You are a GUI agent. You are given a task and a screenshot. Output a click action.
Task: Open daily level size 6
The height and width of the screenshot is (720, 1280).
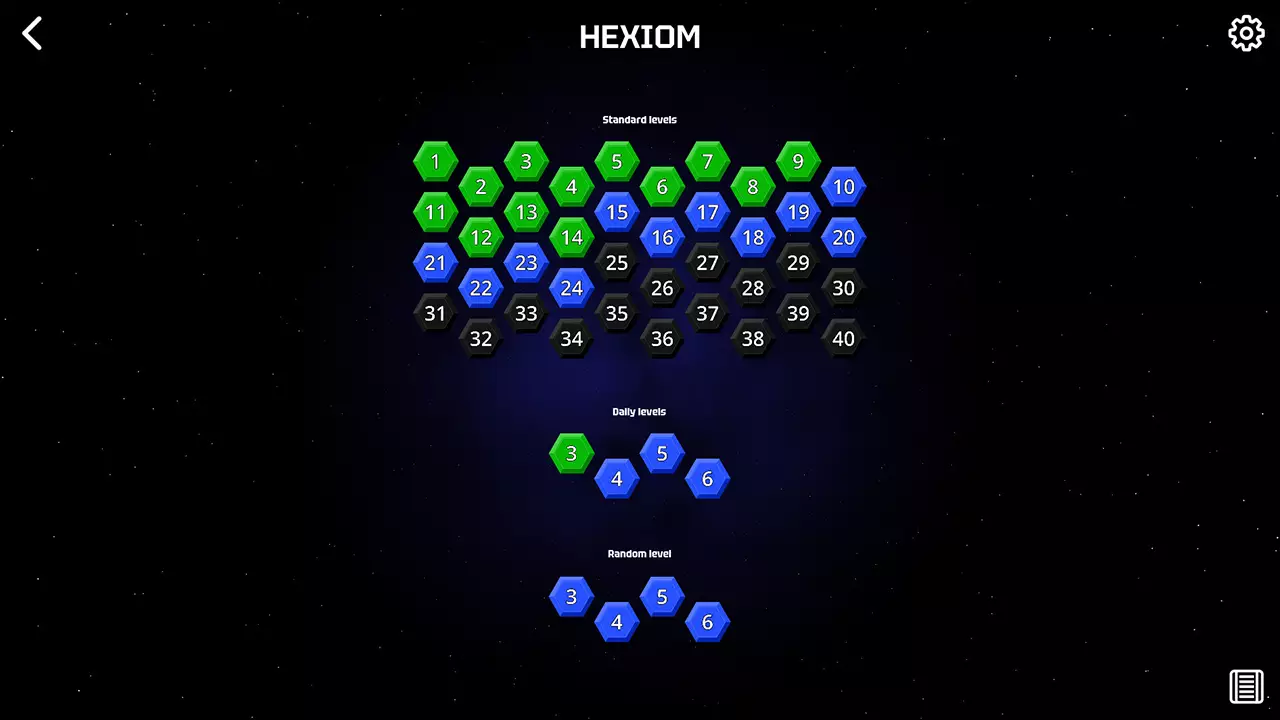(x=707, y=478)
